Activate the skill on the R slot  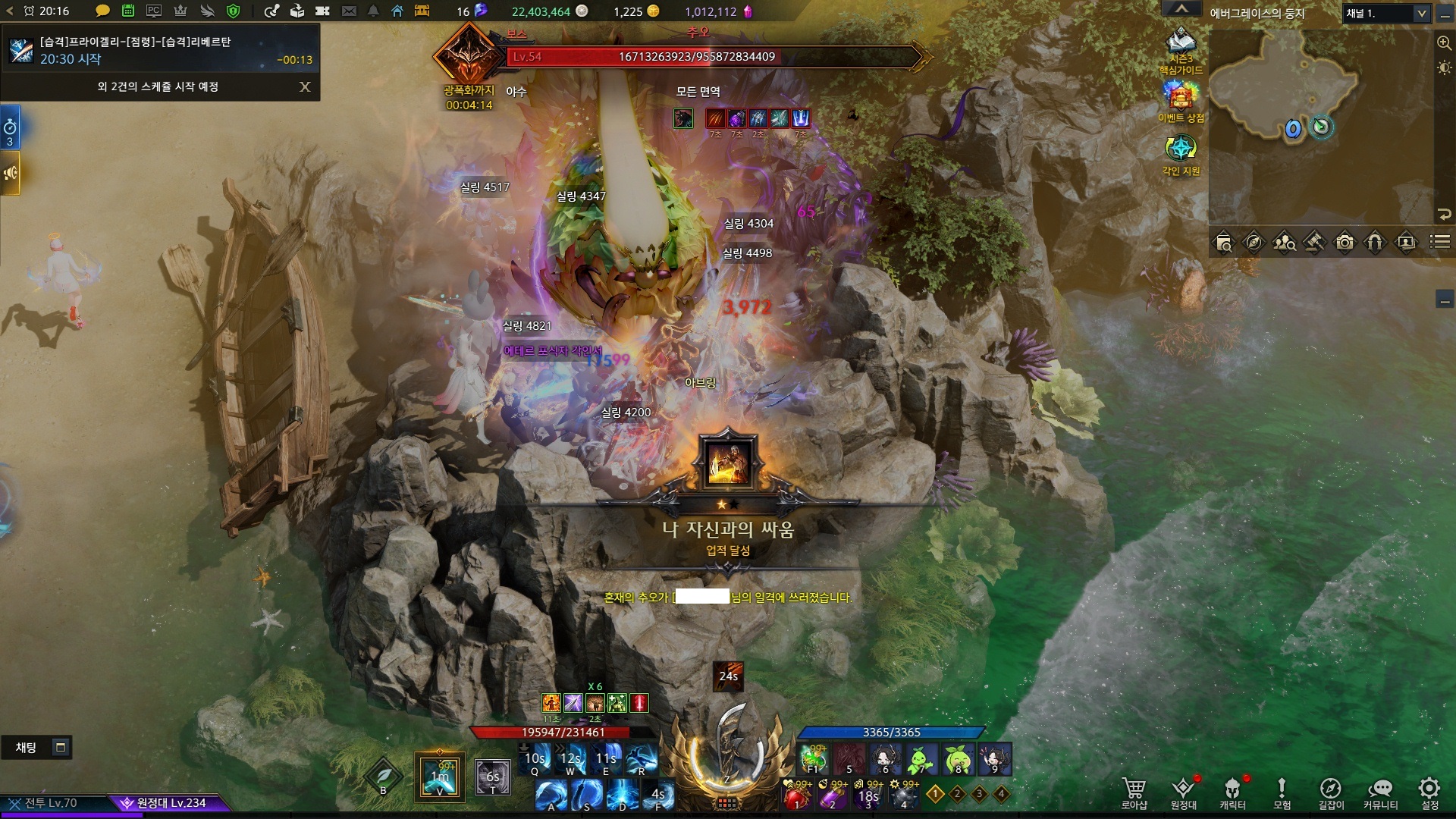coord(642,759)
